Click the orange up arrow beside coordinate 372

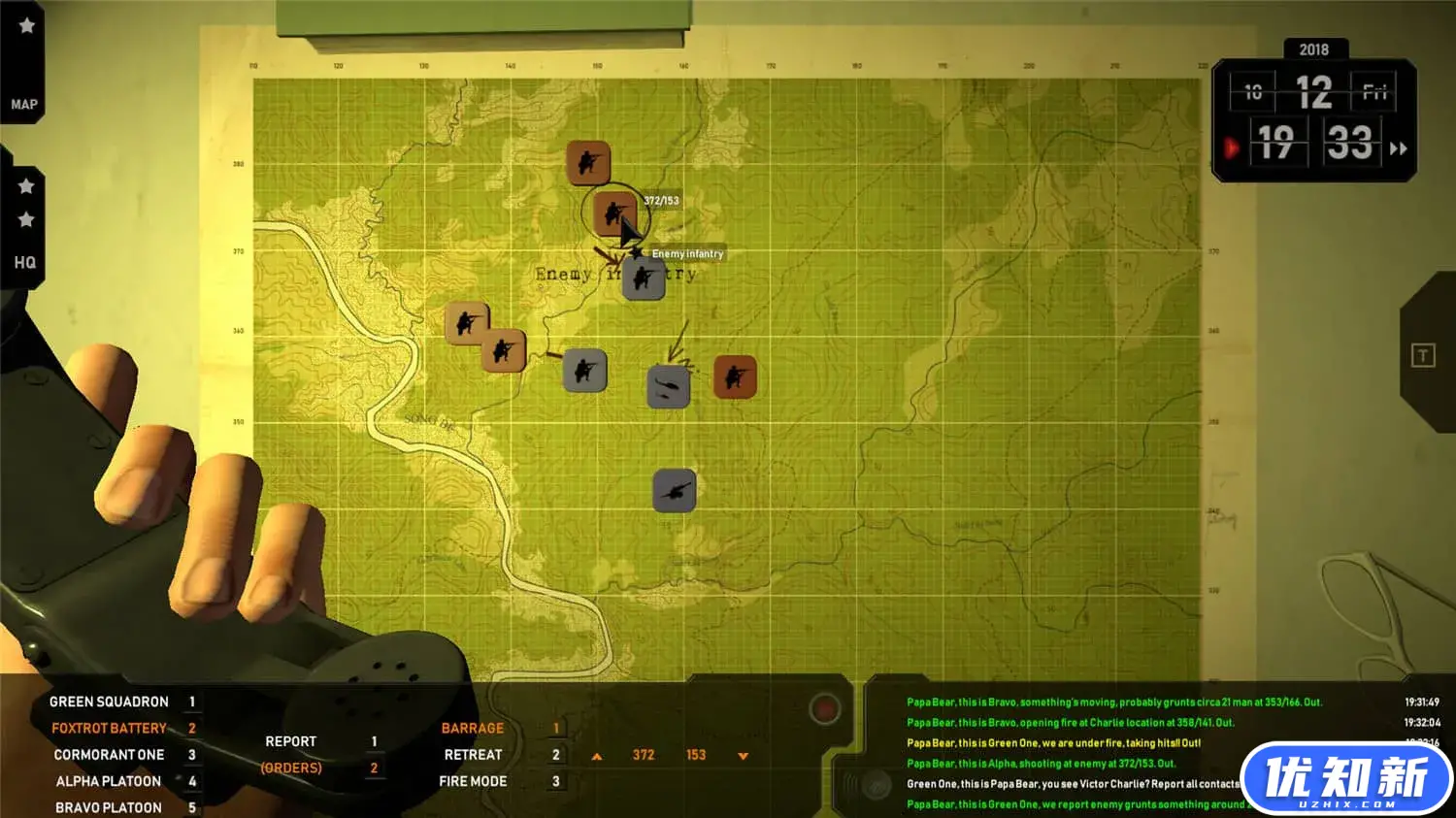(x=597, y=756)
